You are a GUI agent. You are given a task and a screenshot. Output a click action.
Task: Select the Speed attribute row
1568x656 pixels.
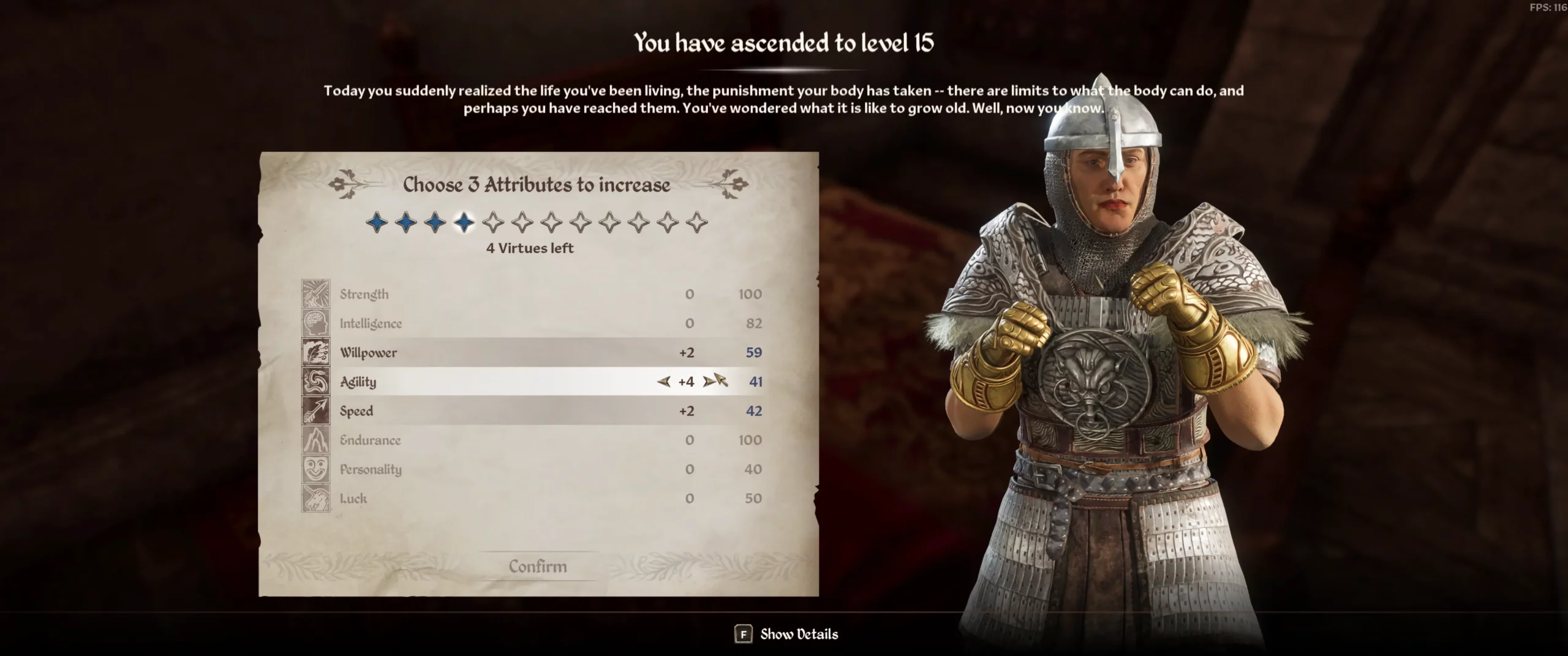pos(532,411)
